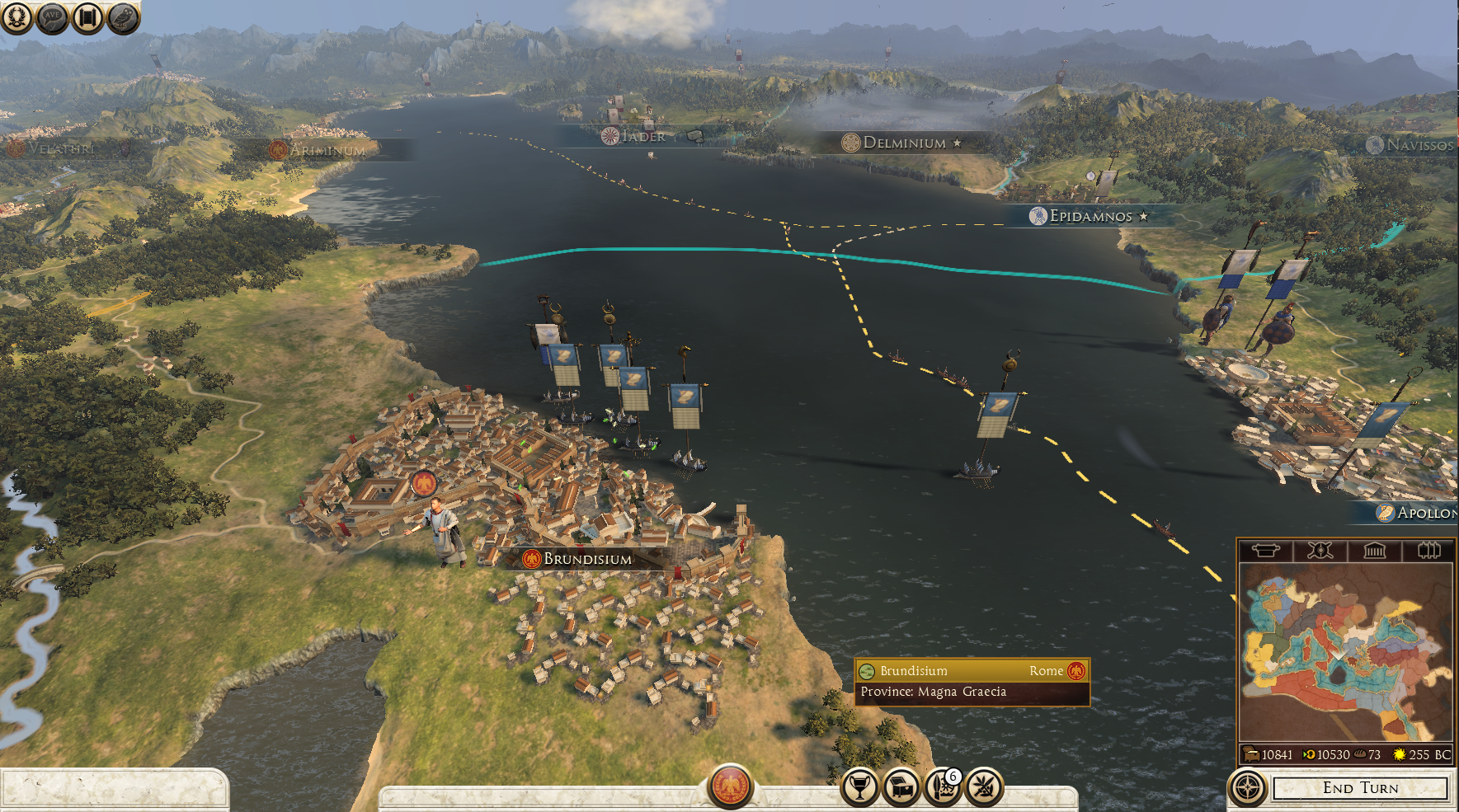
Task: Open the laurel wreath menu icon
Action: pos(16,17)
